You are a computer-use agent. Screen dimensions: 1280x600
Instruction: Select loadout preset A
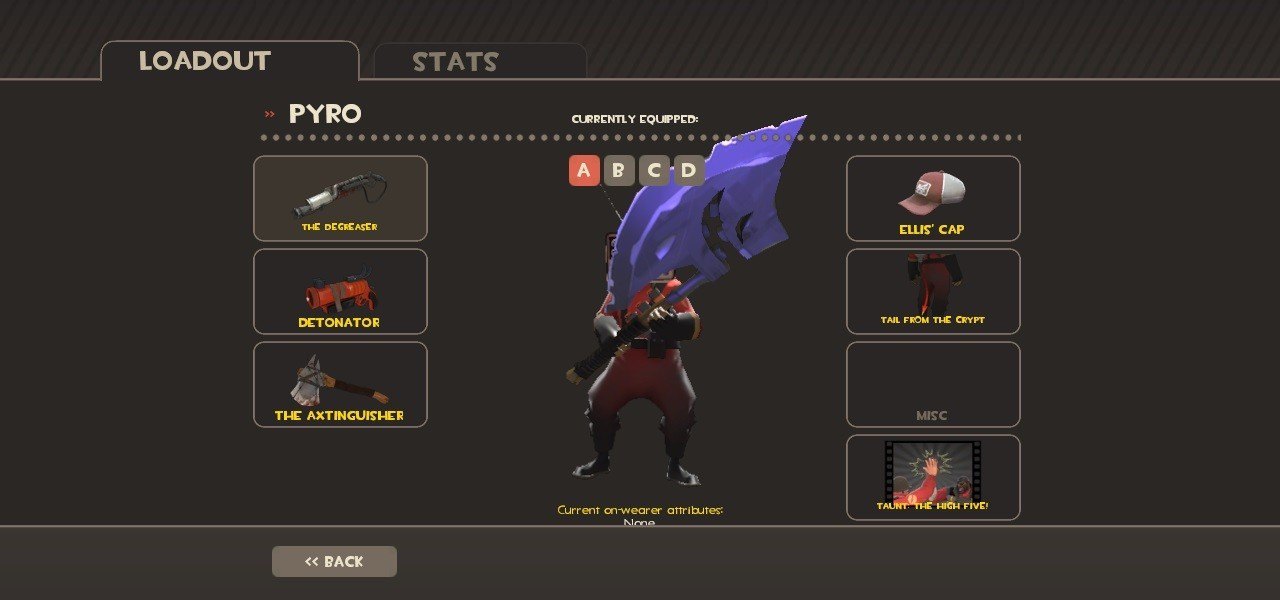(584, 170)
